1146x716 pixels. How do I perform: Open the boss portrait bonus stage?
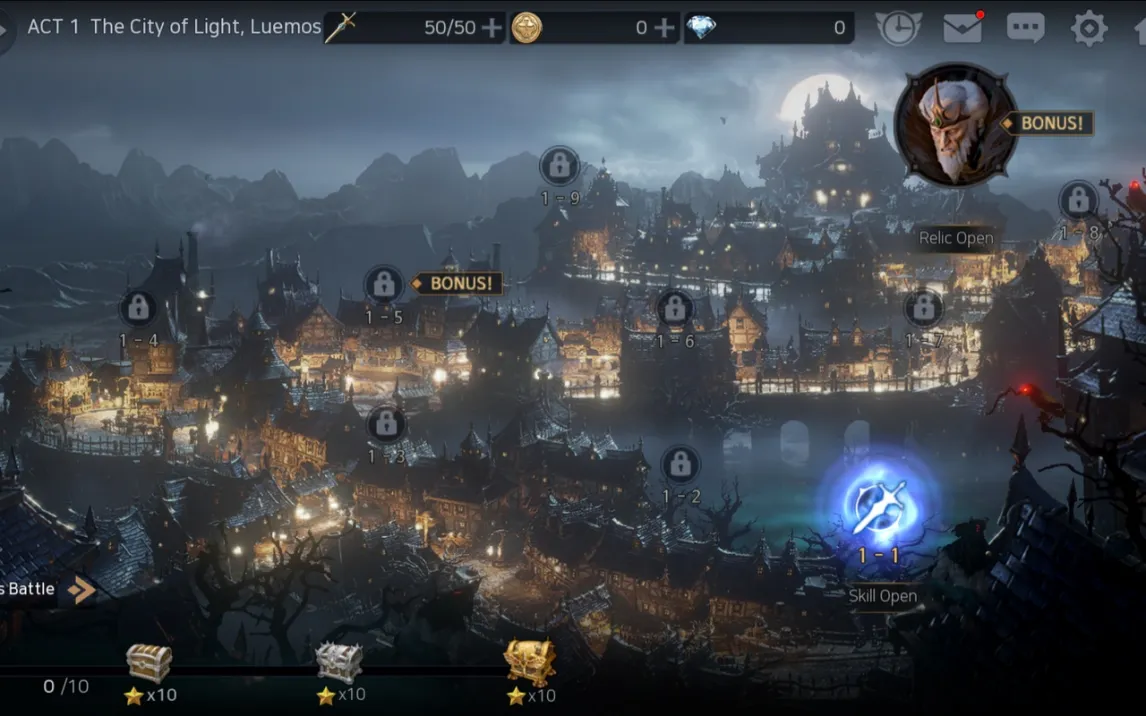955,125
